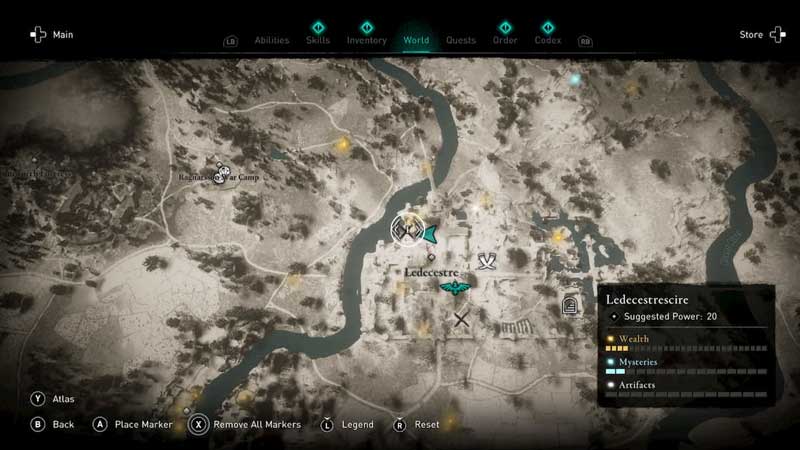Select the Ragnarsson War Camp marker
800x450 pixels.
[x=222, y=174]
